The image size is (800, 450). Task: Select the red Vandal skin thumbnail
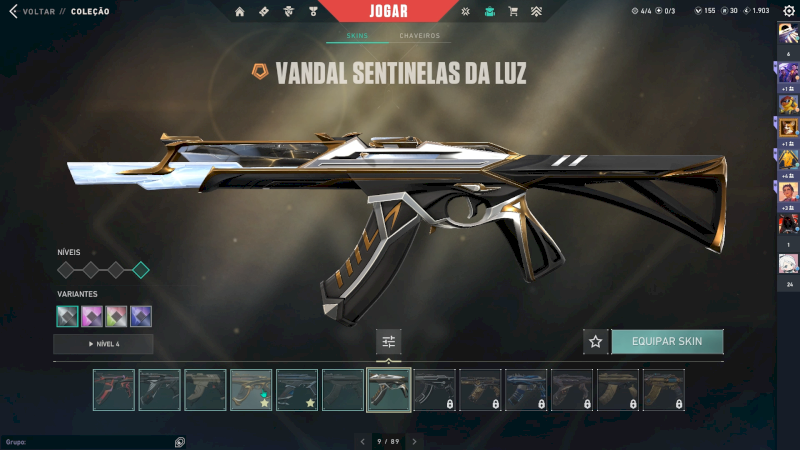[113, 390]
